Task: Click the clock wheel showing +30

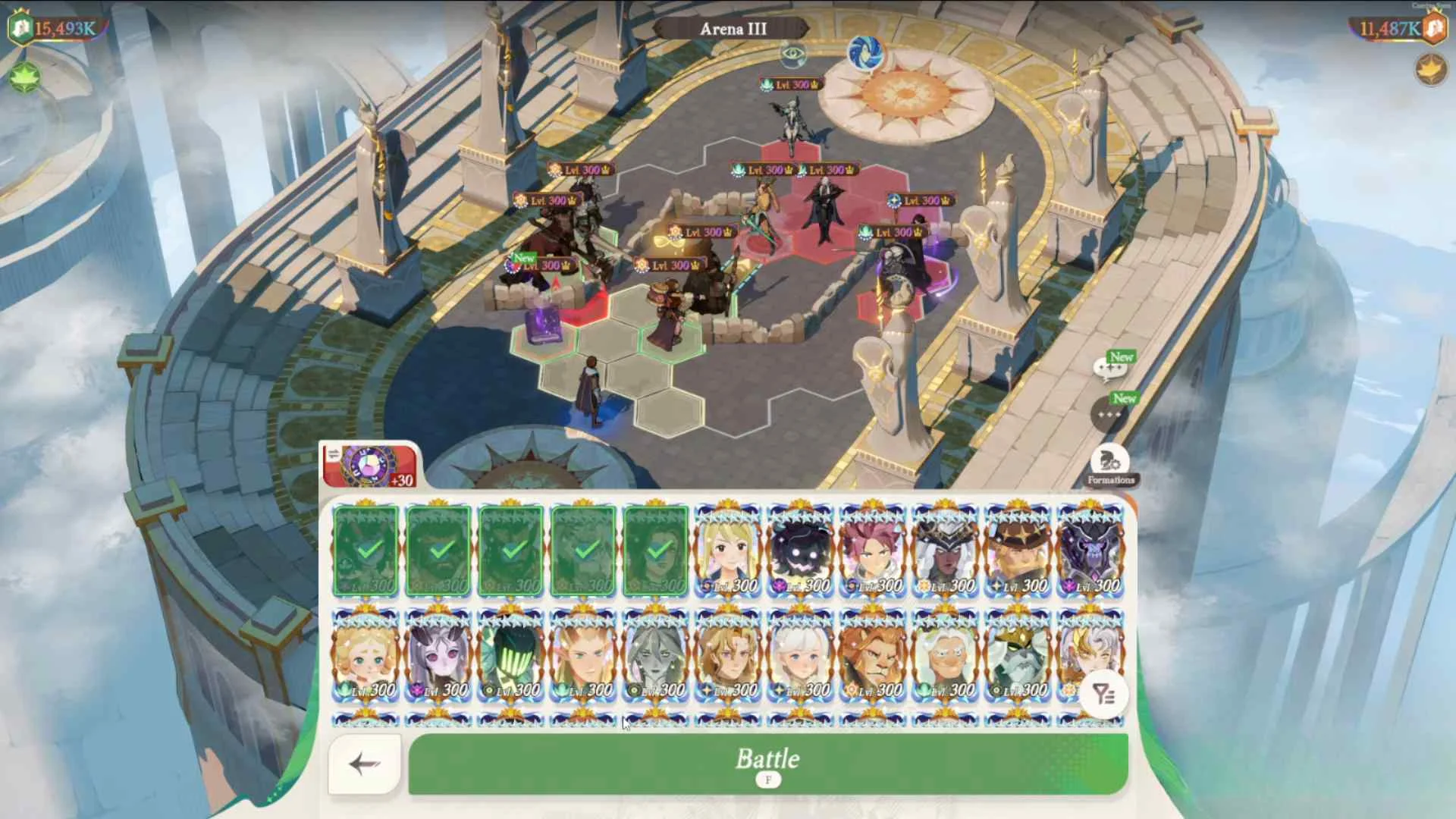Action: point(369,463)
